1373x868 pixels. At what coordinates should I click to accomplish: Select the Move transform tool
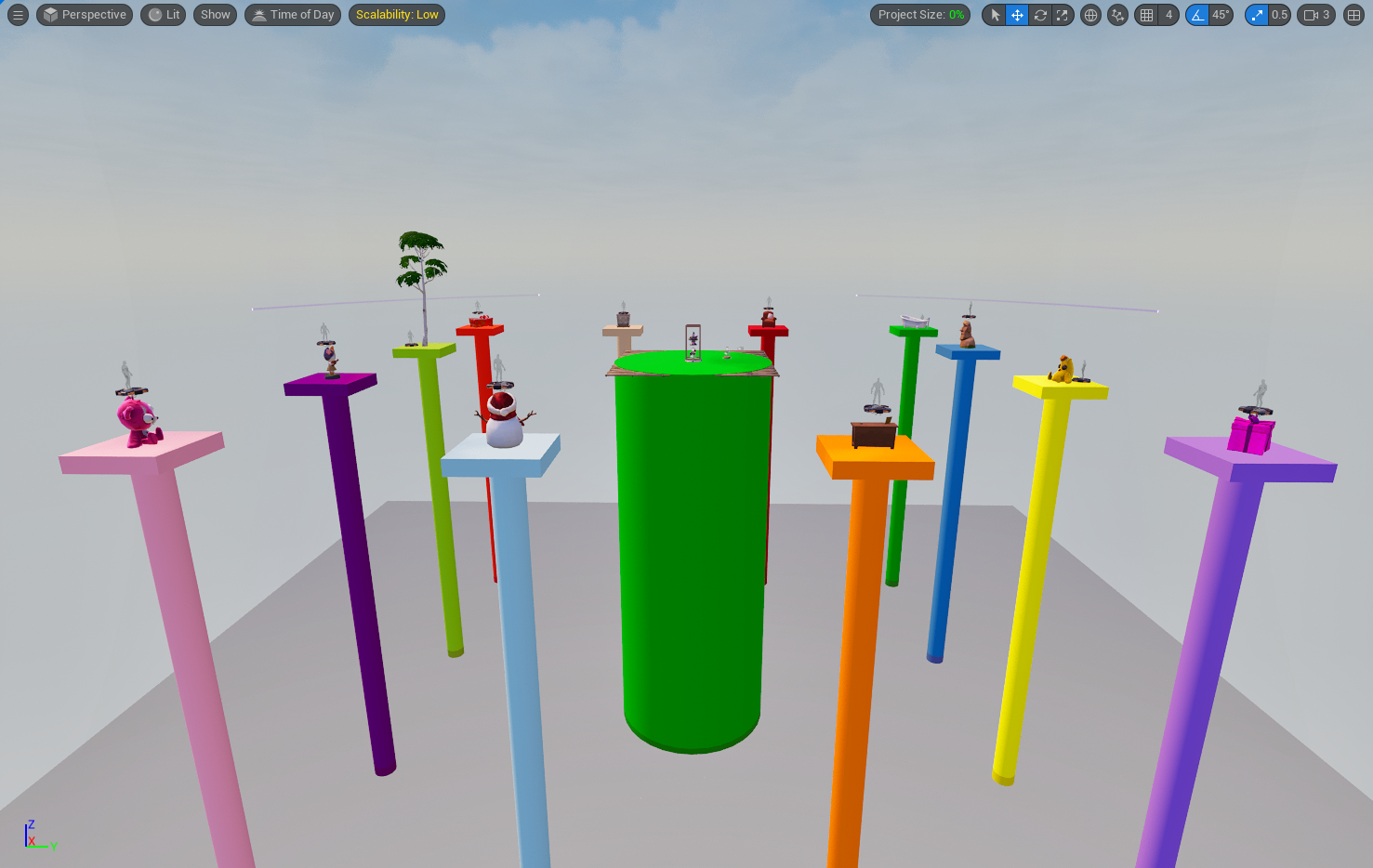1017,15
